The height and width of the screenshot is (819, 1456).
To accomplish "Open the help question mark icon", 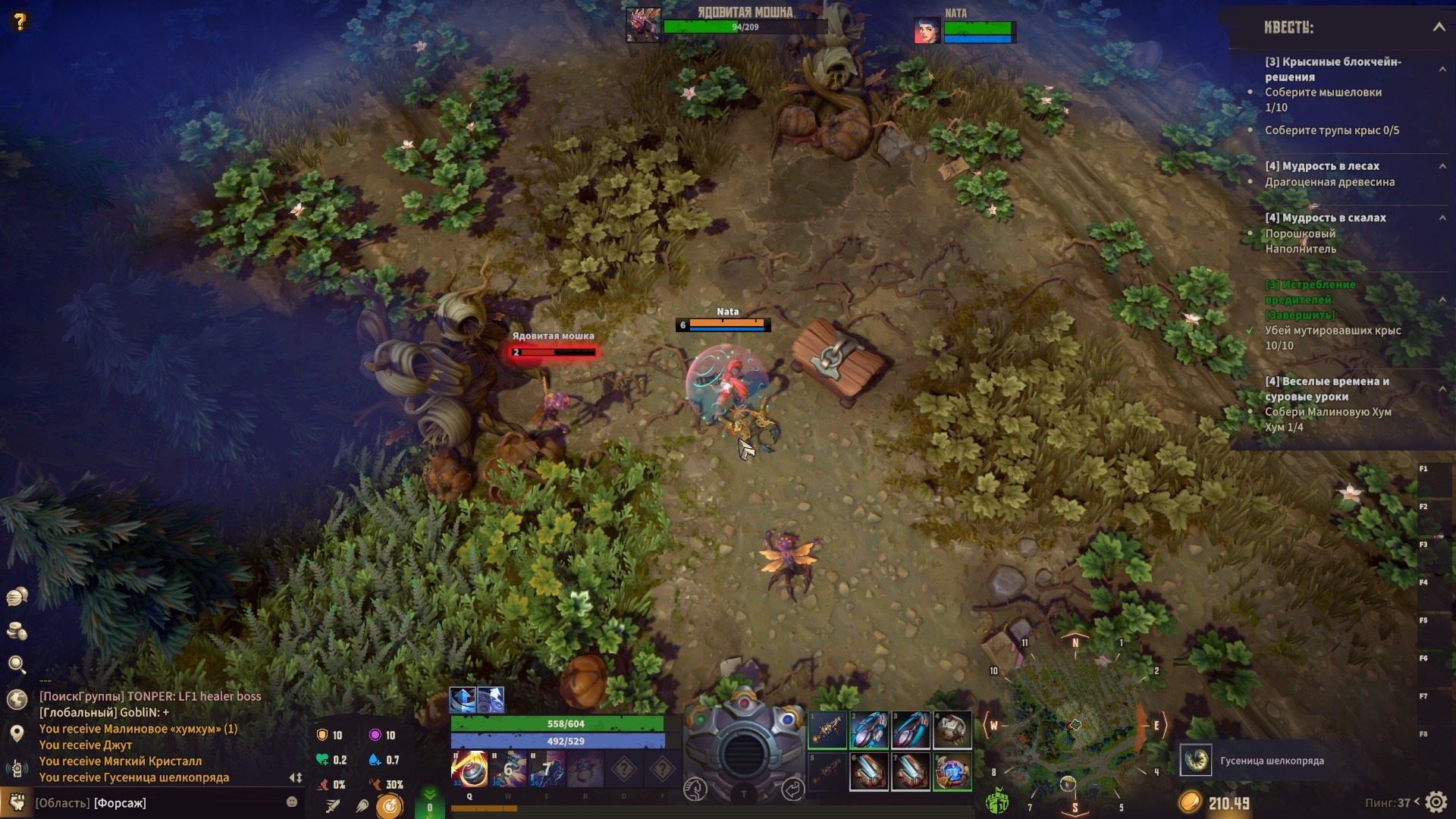I will click(x=20, y=21).
